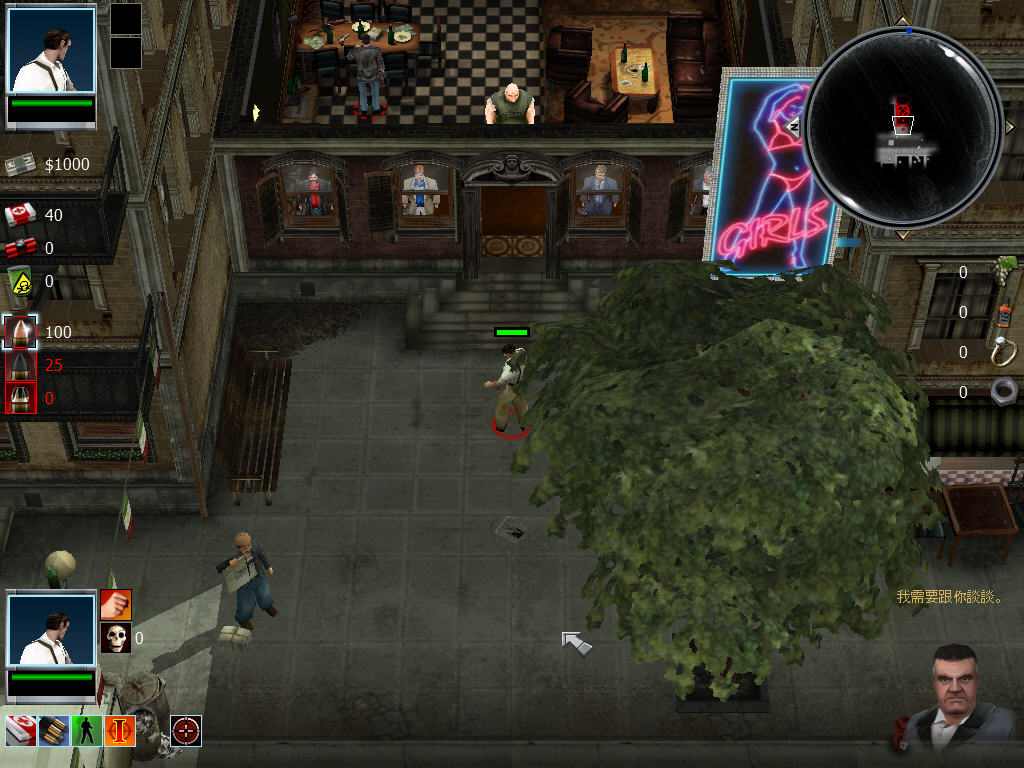This screenshot has height=768, width=1024.
Task: Toggle the green standing stance button
Action: [x=87, y=731]
